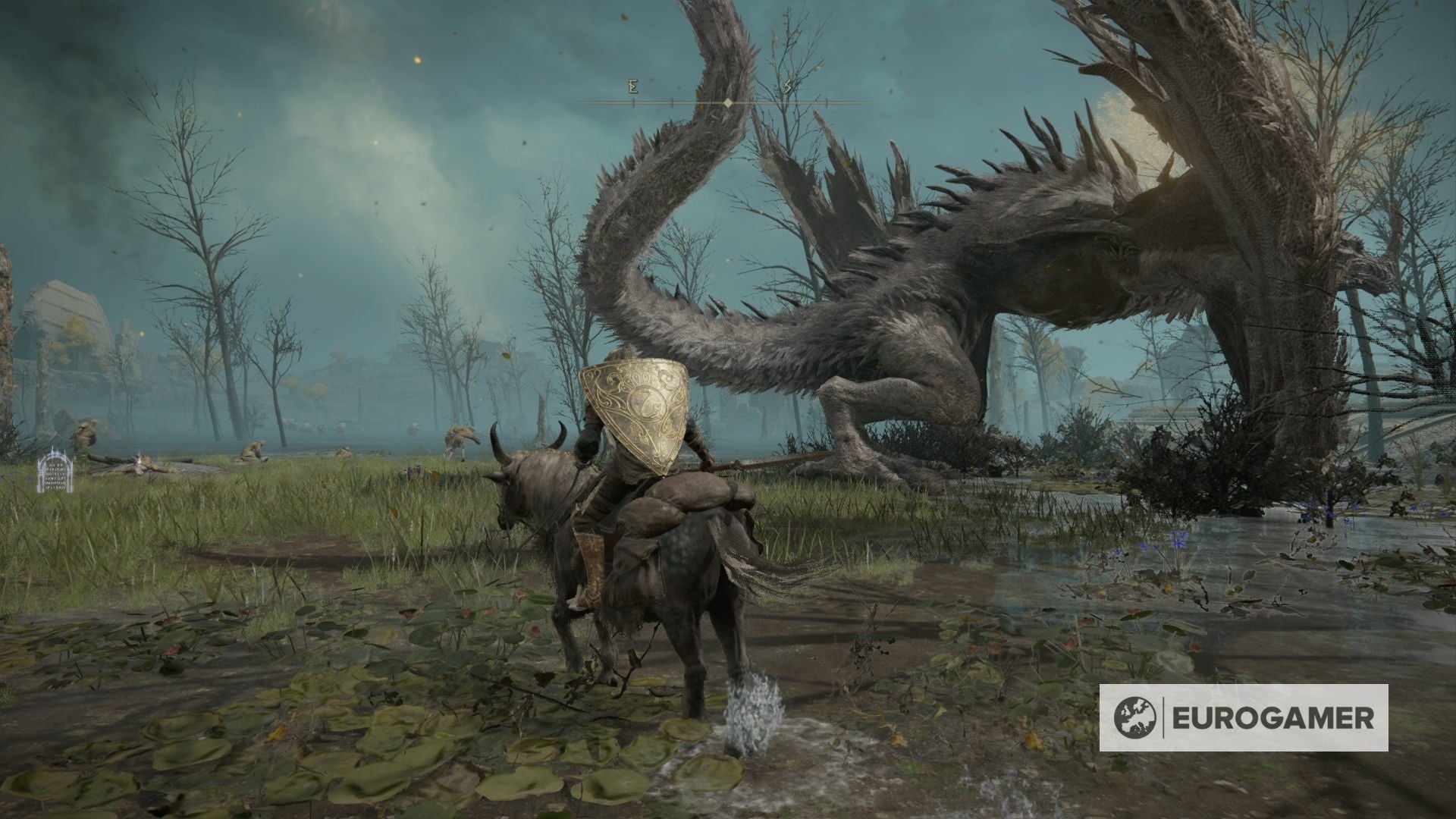Select the compass bar's diamond marker

point(728,102)
